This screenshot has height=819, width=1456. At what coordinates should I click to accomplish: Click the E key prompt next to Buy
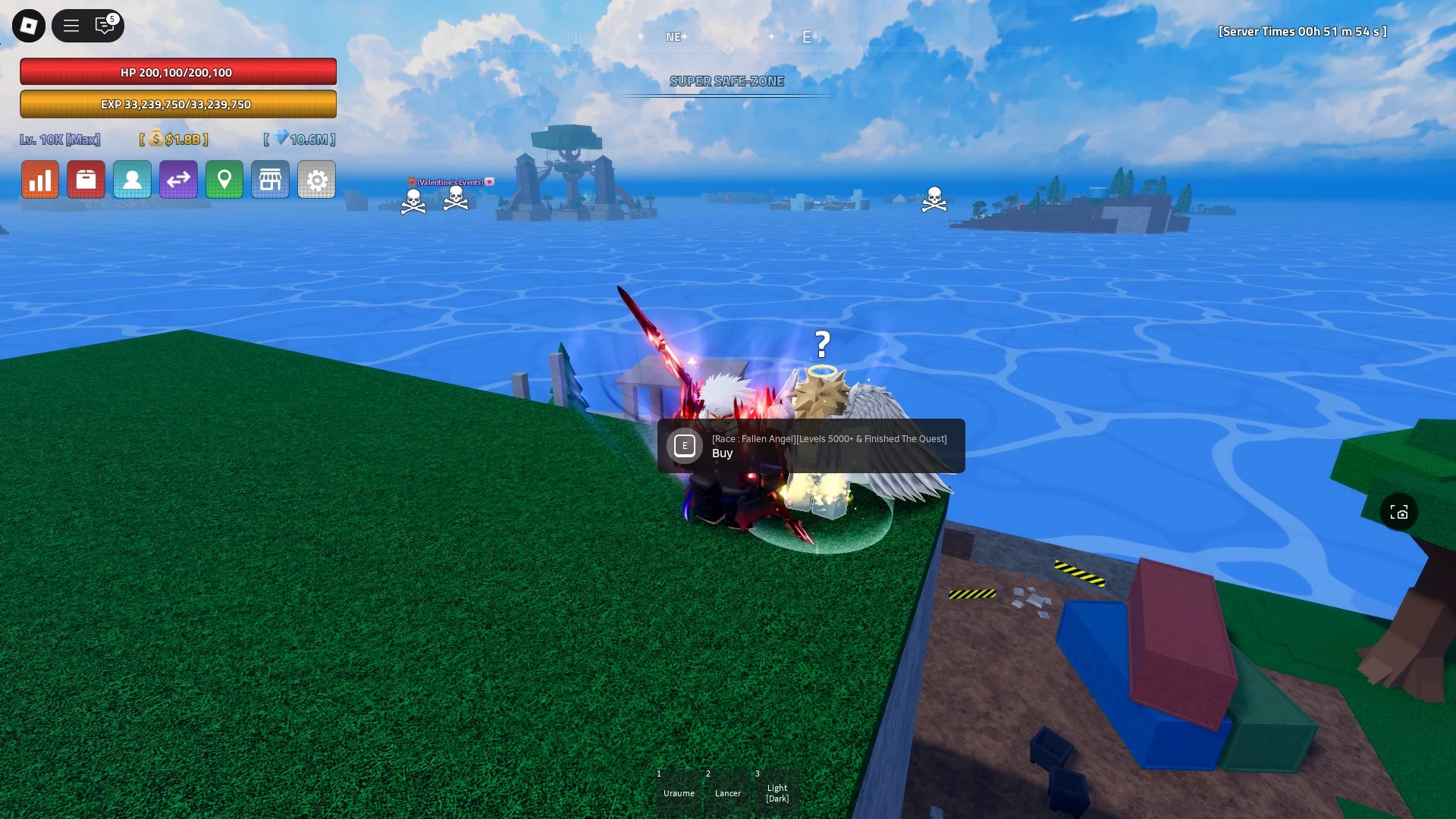tap(685, 446)
